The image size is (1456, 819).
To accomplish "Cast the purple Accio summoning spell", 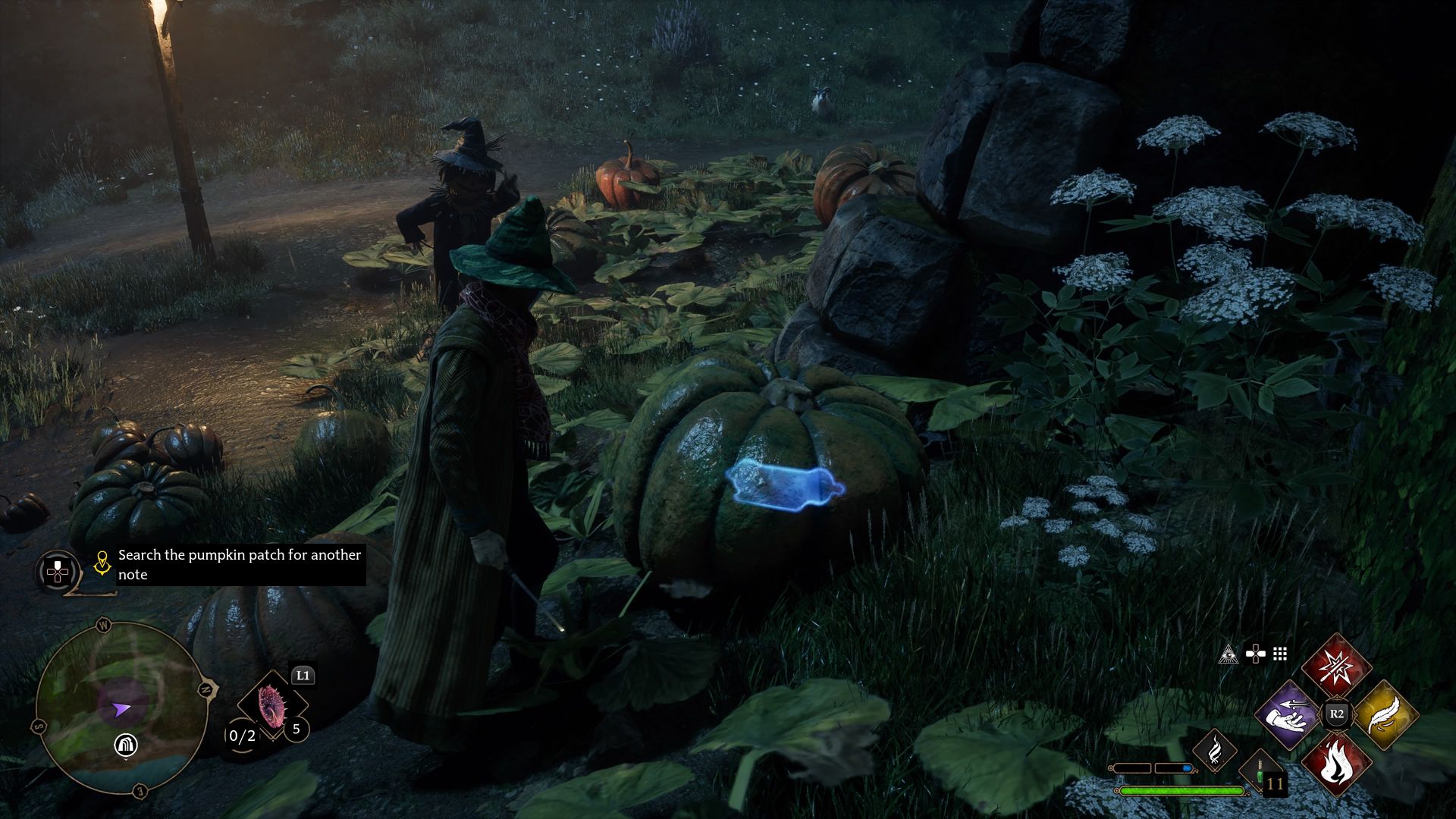I will (1287, 715).
